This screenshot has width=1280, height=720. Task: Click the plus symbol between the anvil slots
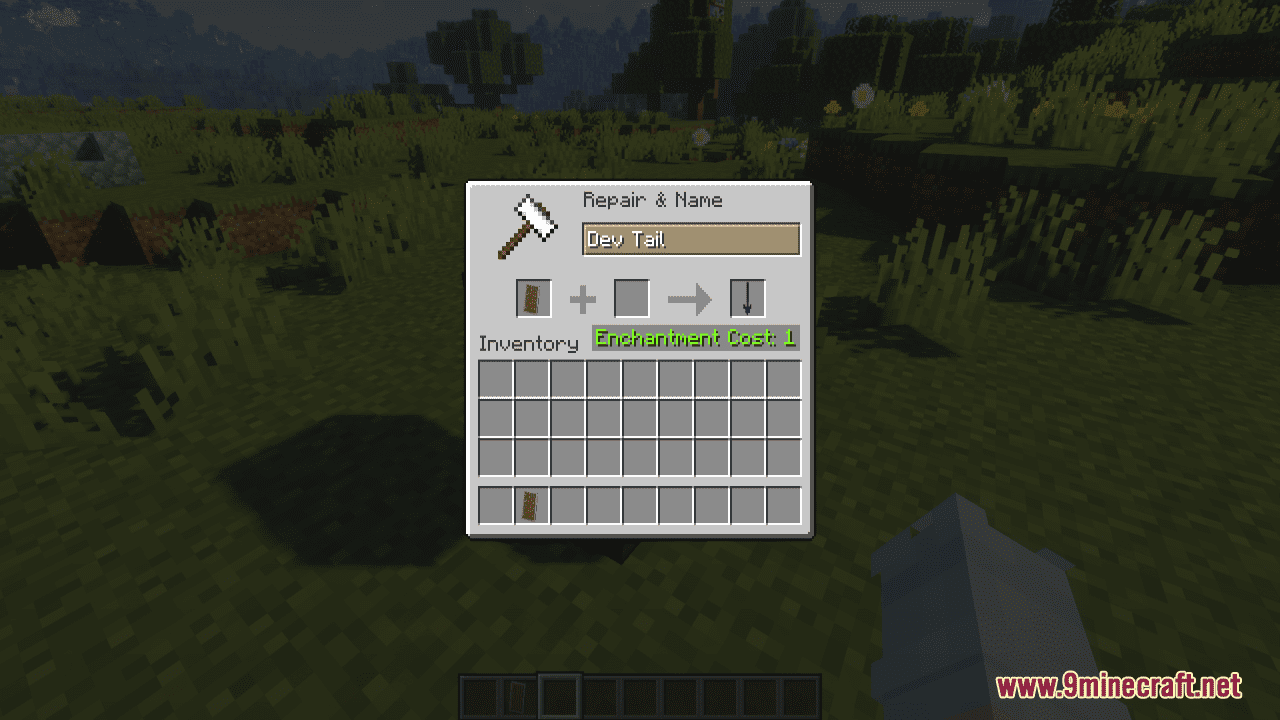point(581,298)
